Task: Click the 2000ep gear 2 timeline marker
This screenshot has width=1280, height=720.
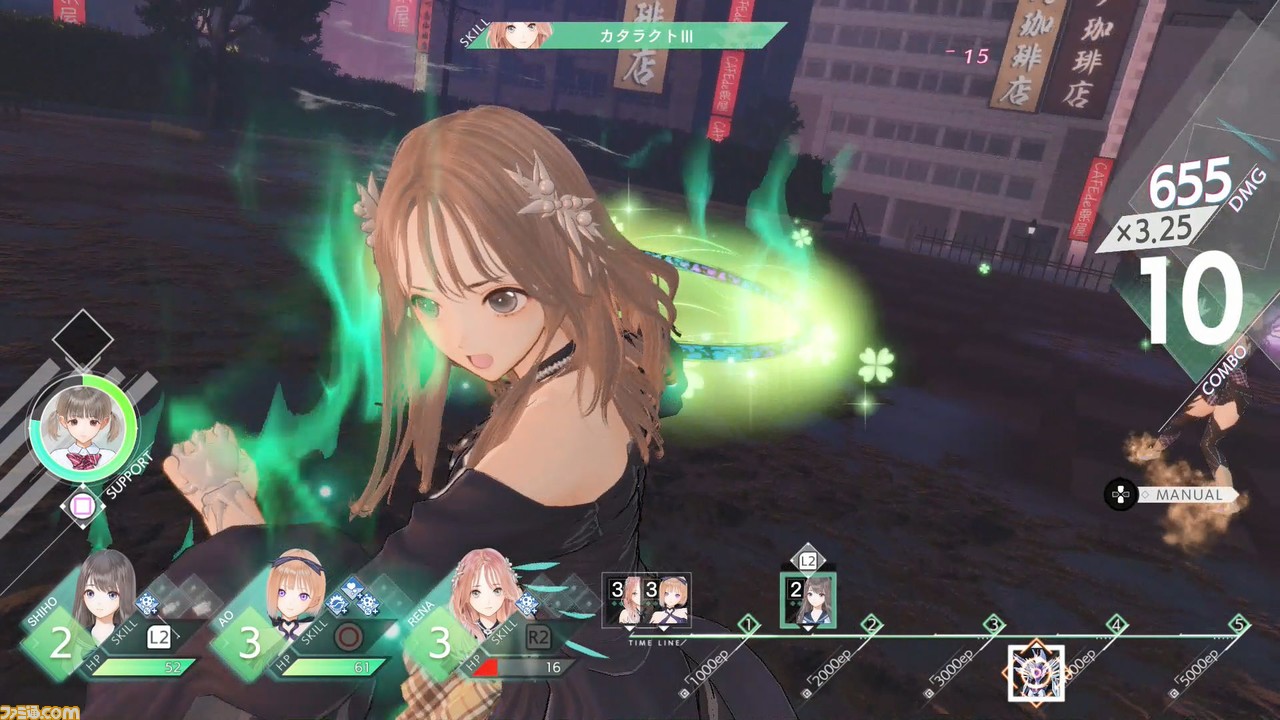Action: coord(871,625)
